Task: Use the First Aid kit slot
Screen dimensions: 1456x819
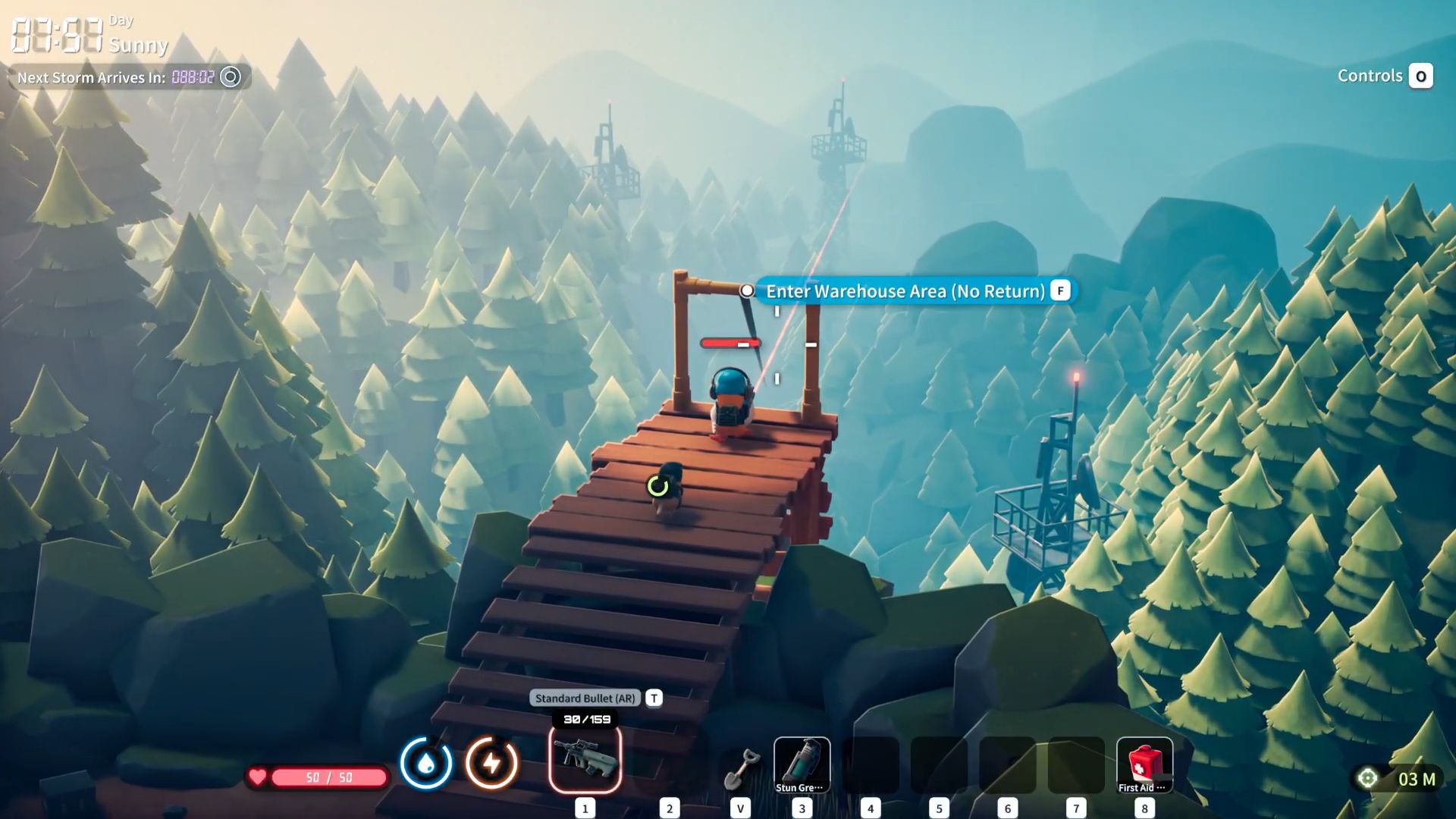Action: 1144,764
